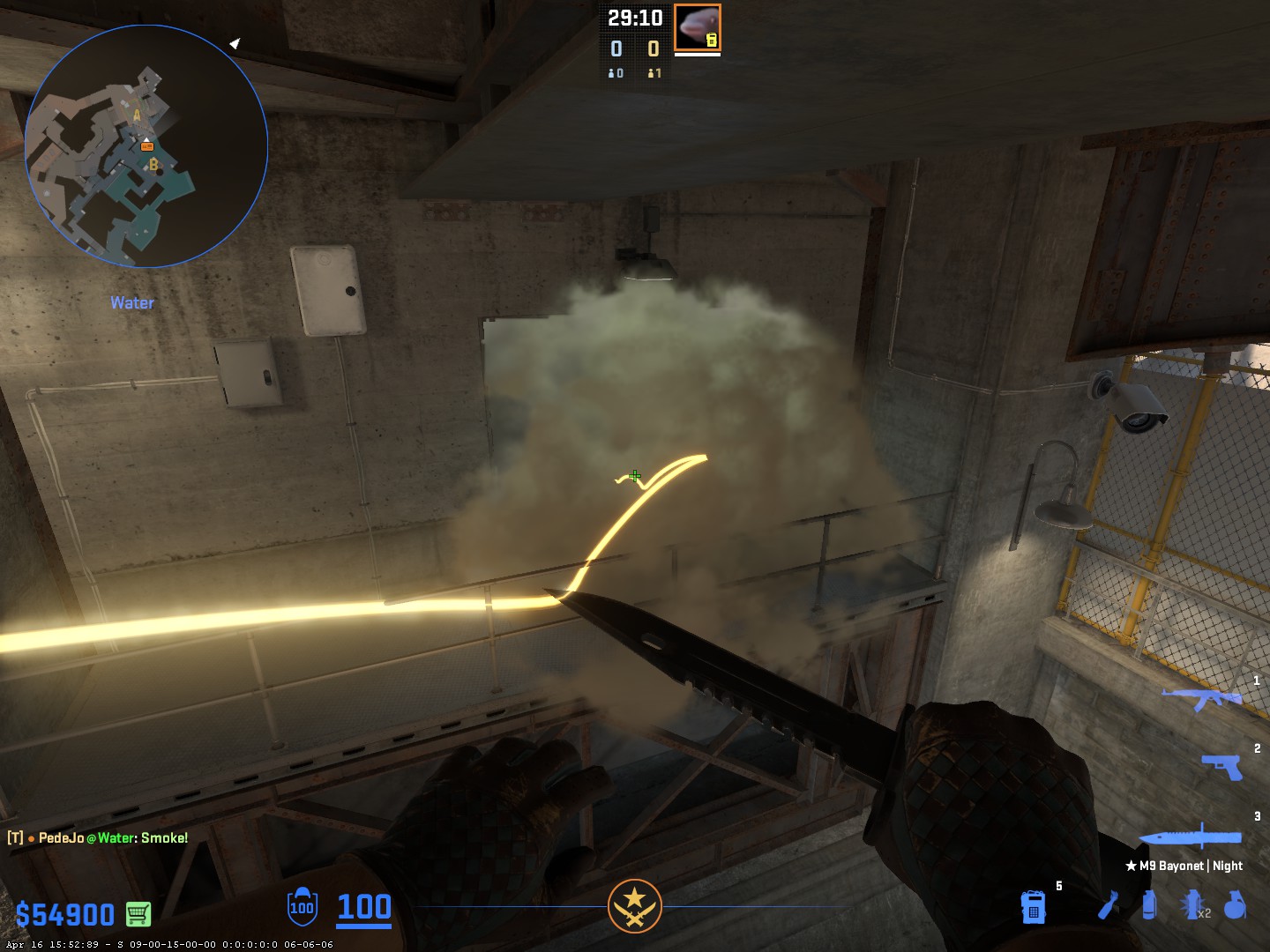Open the buy menu shopping cart

point(138,914)
